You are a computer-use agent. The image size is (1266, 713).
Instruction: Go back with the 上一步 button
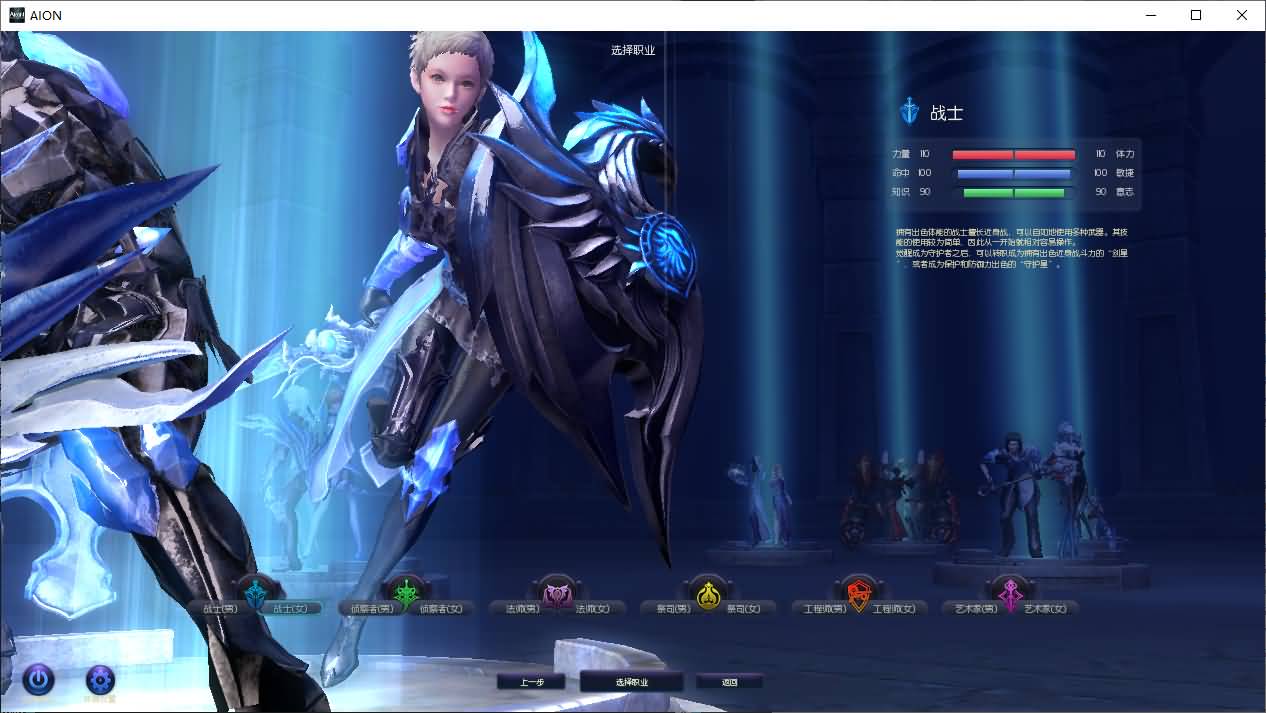pos(531,682)
